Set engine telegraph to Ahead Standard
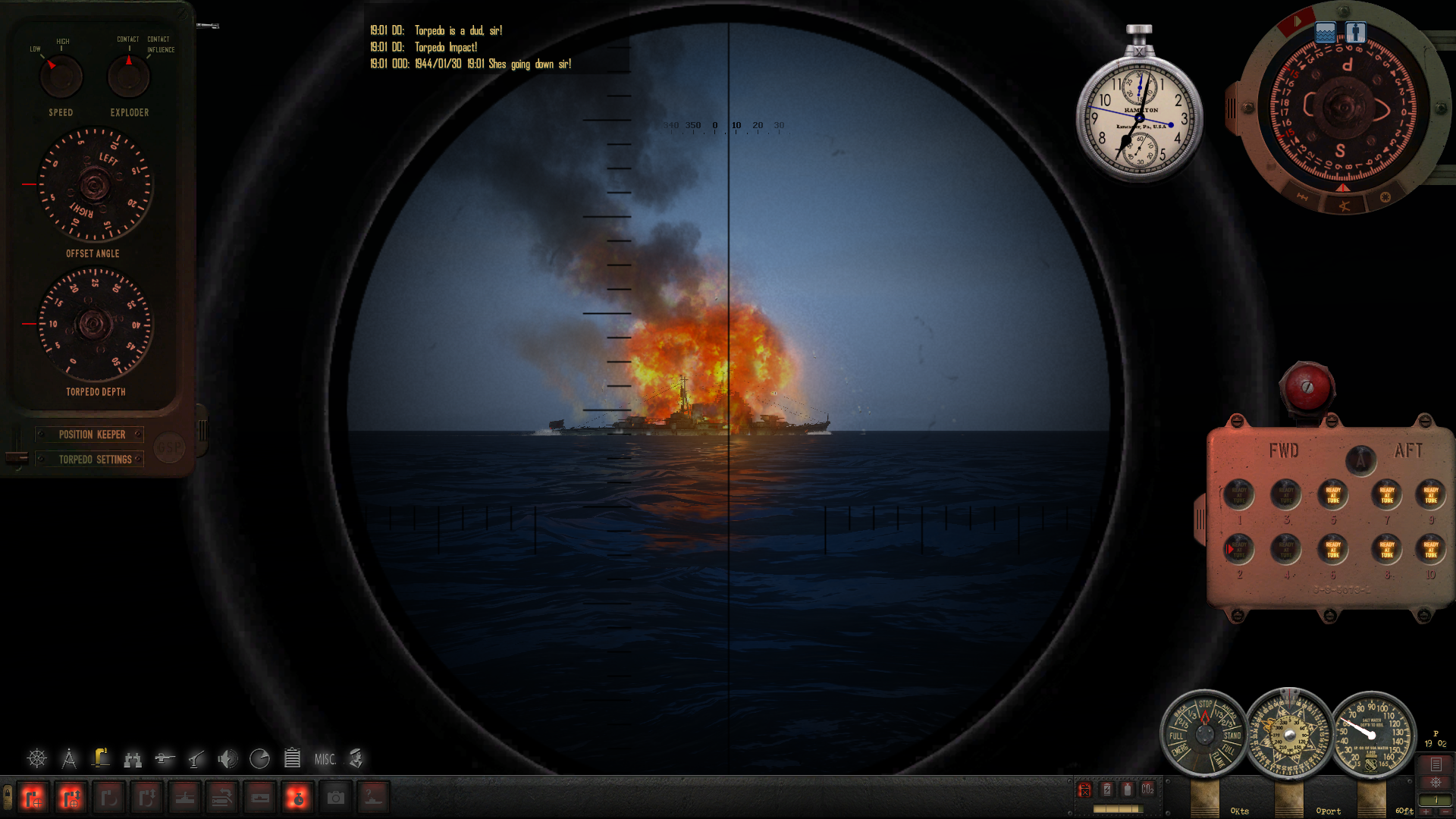Screen dimensions: 1456x819 point(1232,735)
